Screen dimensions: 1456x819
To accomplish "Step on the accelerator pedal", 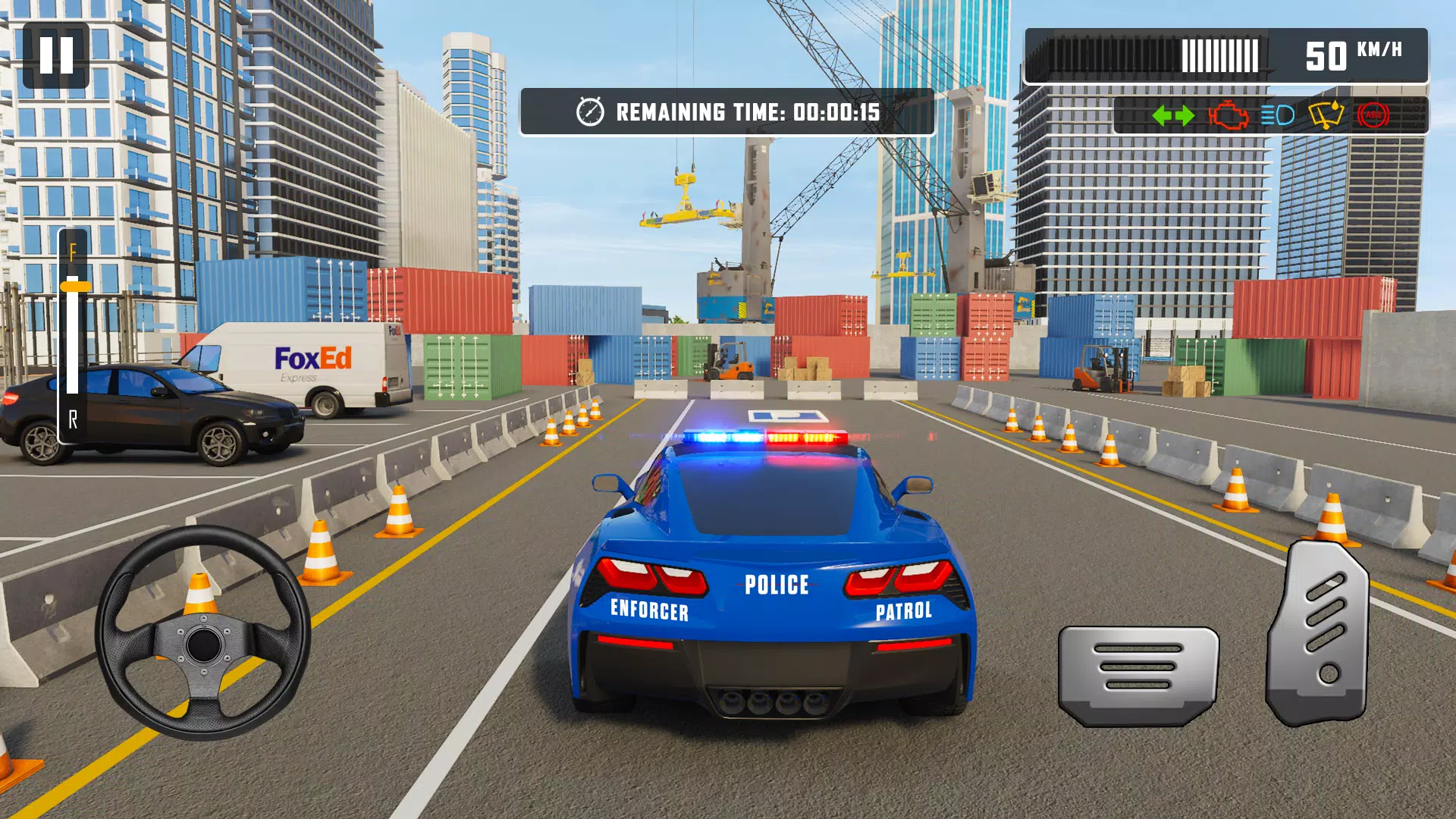I will pyautogui.click(x=1318, y=634).
